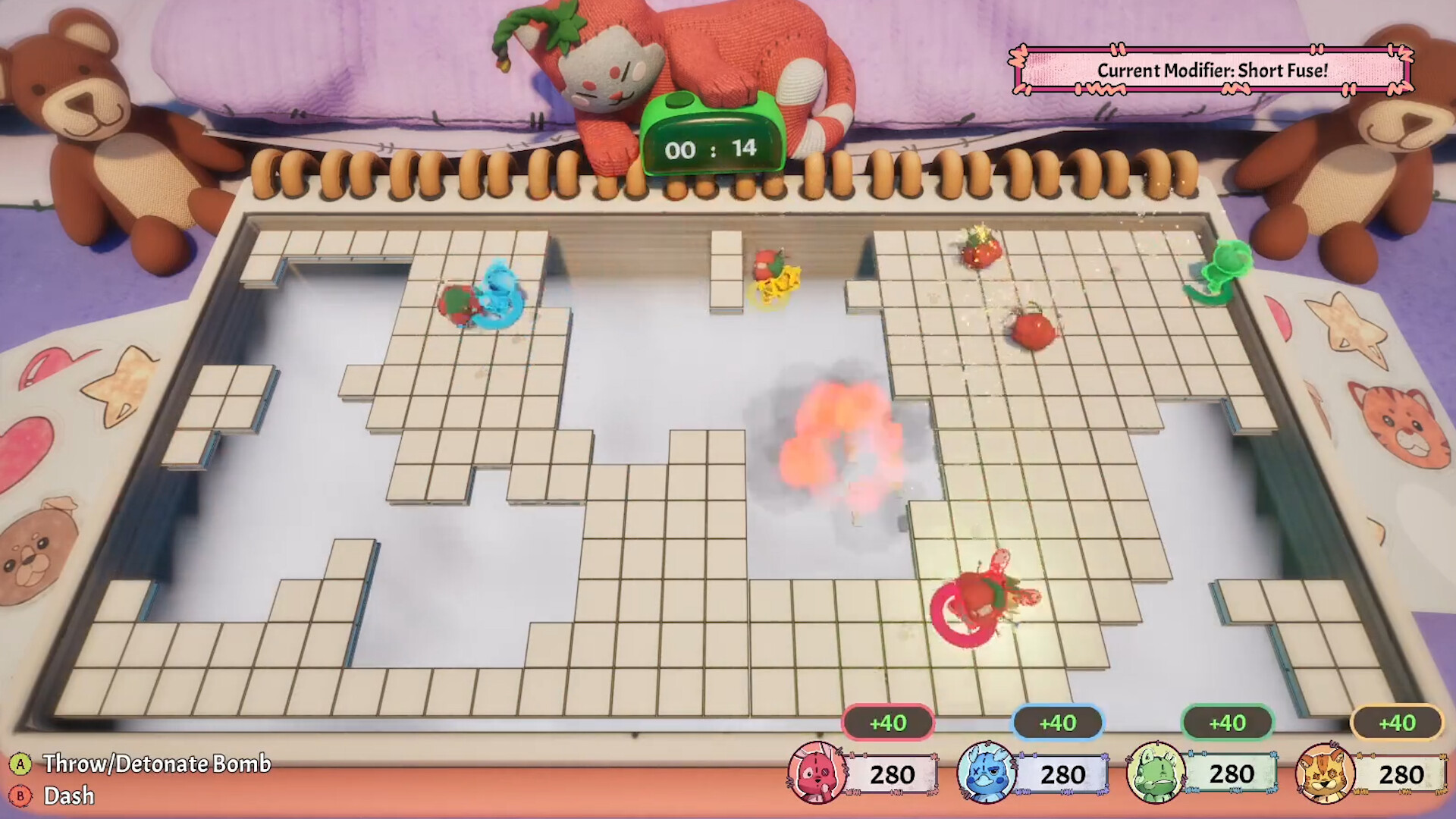Click the green alarm clock timer showing 00:14
Screen dimensions: 1456x819
click(x=711, y=140)
